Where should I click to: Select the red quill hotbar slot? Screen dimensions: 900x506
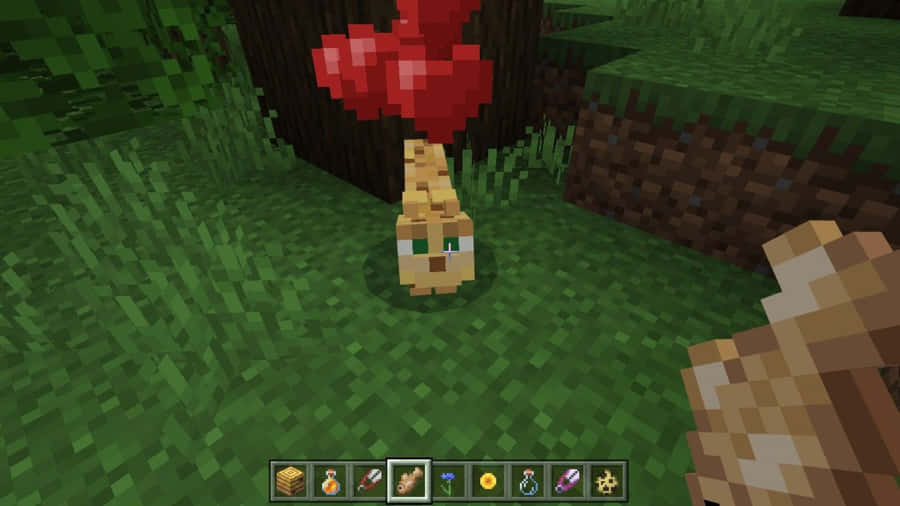click(368, 482)
